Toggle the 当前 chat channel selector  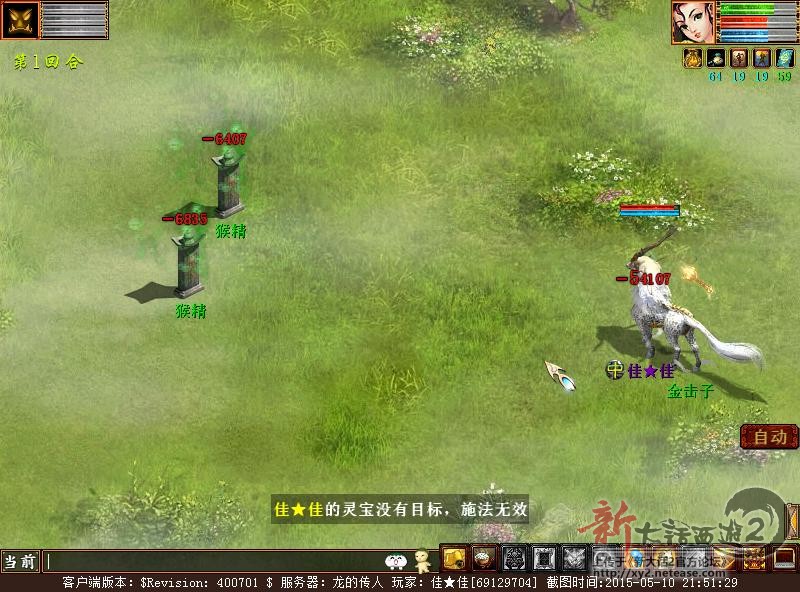pyautogui.click(x=21, y=561)
